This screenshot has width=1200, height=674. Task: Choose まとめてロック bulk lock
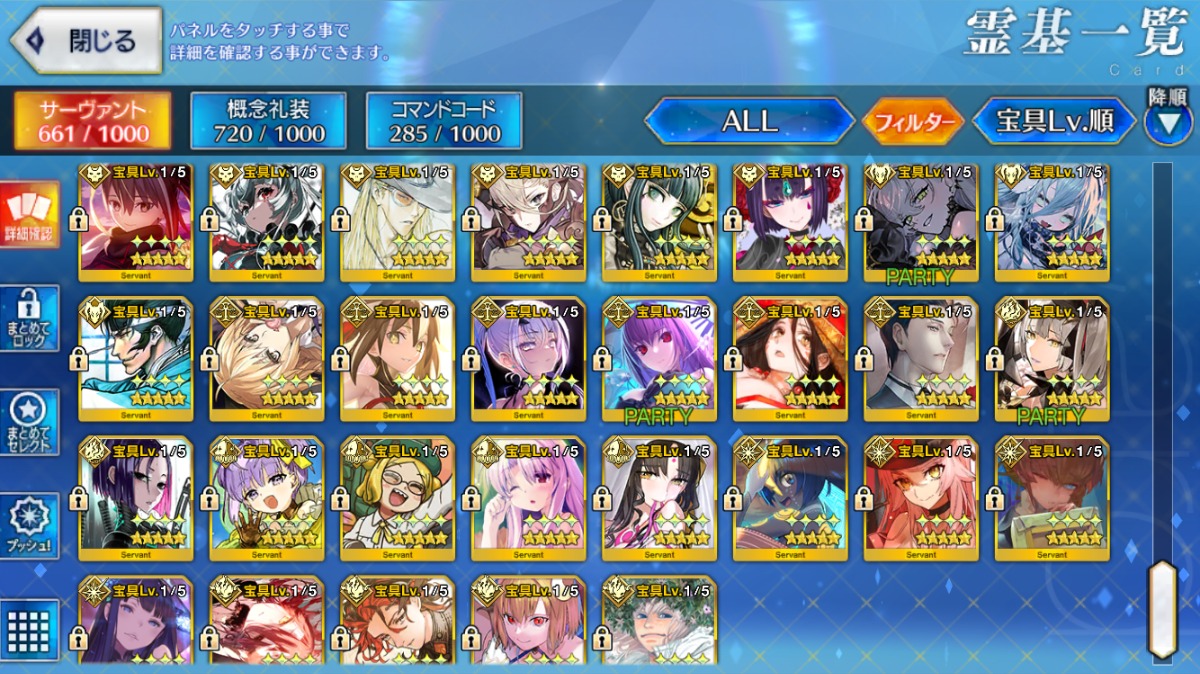tap(30, 319)
